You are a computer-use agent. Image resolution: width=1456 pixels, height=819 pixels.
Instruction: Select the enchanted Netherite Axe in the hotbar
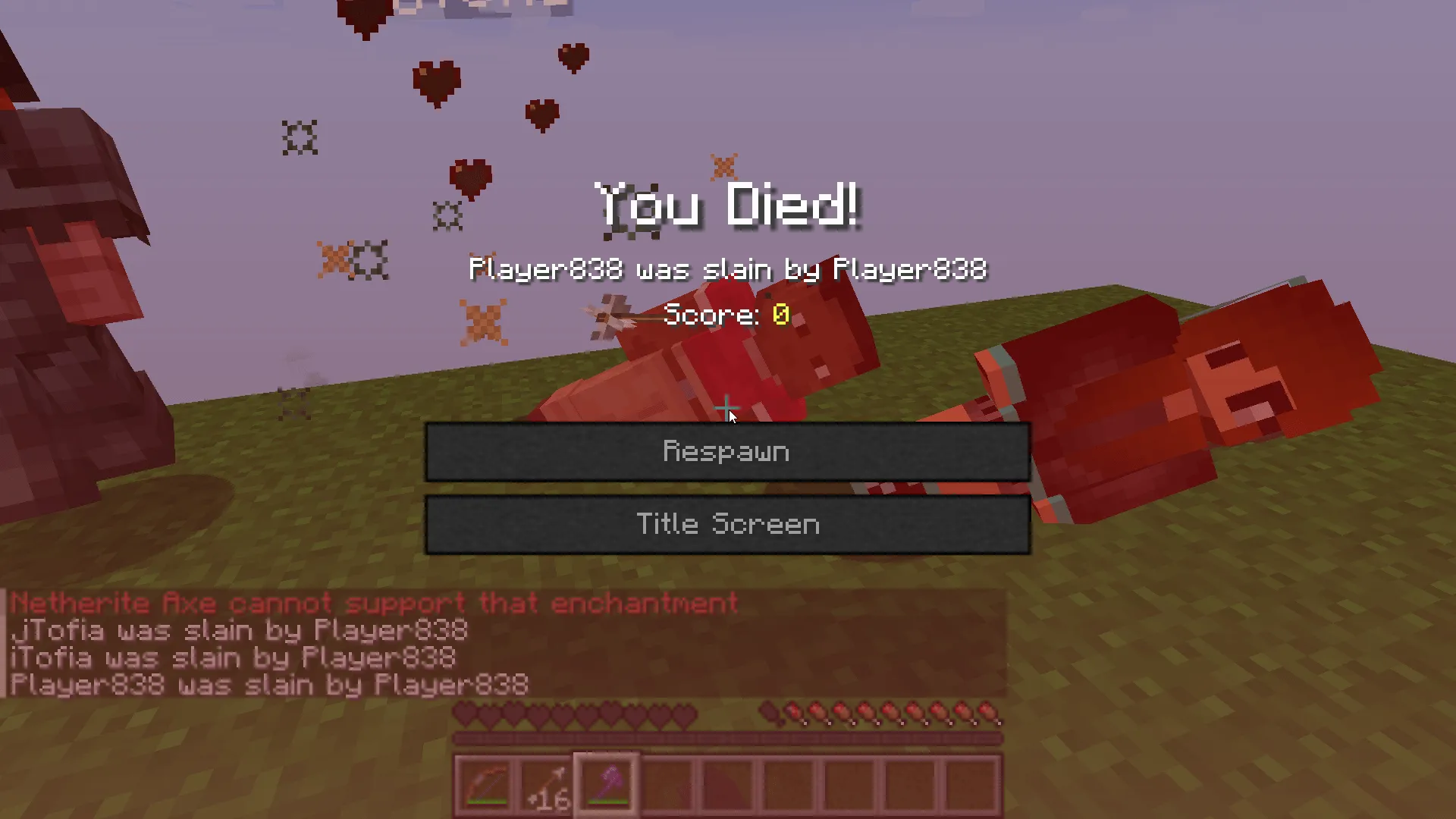point(606,779)
